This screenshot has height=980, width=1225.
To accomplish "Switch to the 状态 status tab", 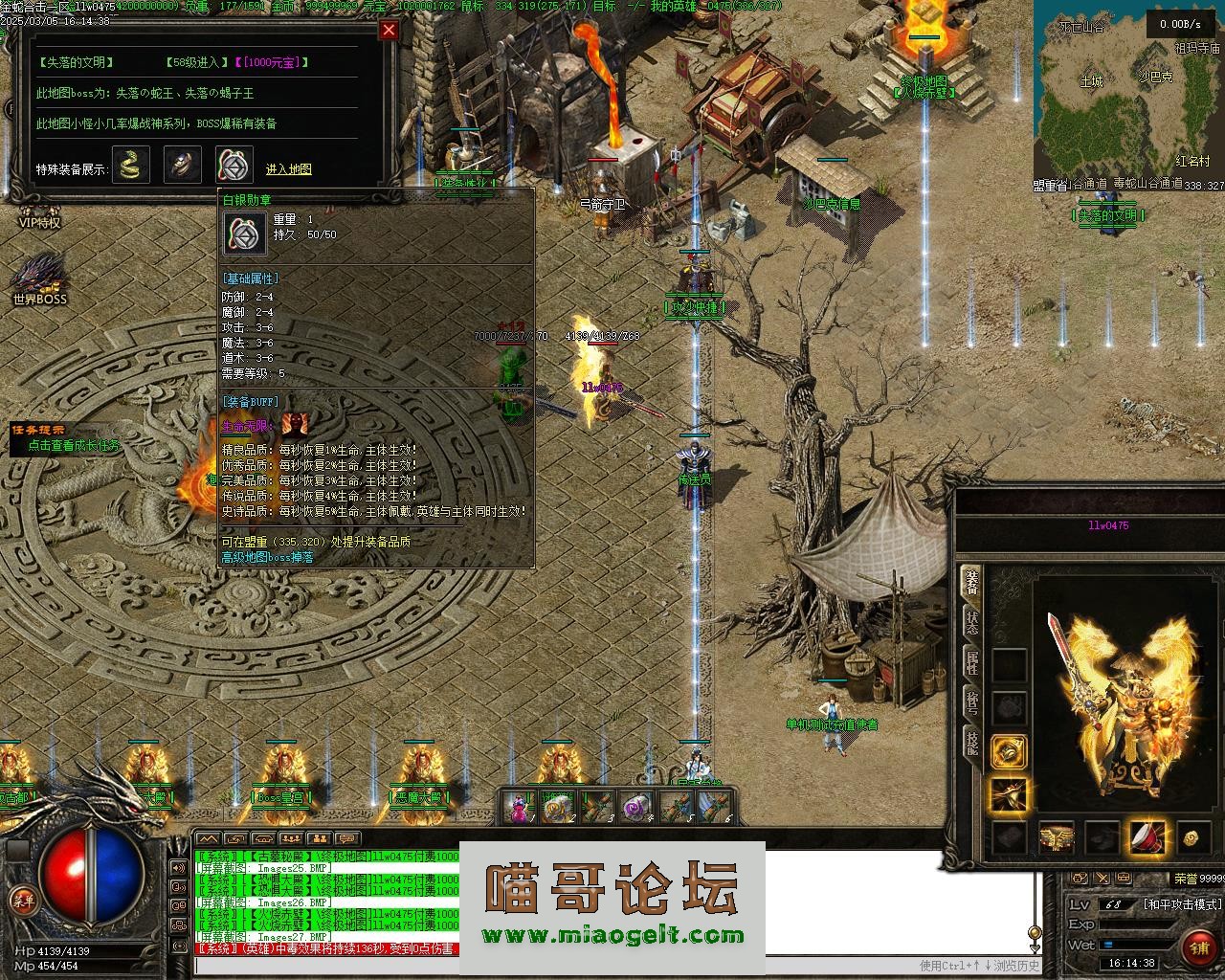I will pyautogui.click(x=971, y=623).
